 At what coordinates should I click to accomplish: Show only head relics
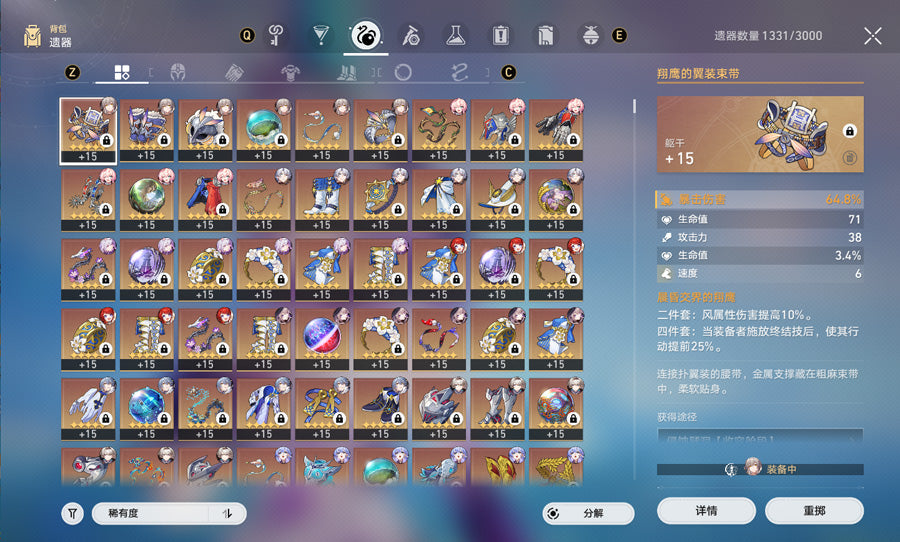click(180, 72)
